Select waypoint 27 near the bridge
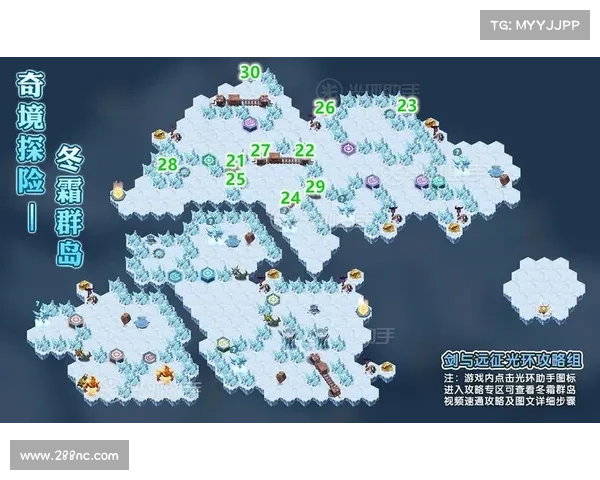Screen dimensions: 600x480 tap(261, 150)
